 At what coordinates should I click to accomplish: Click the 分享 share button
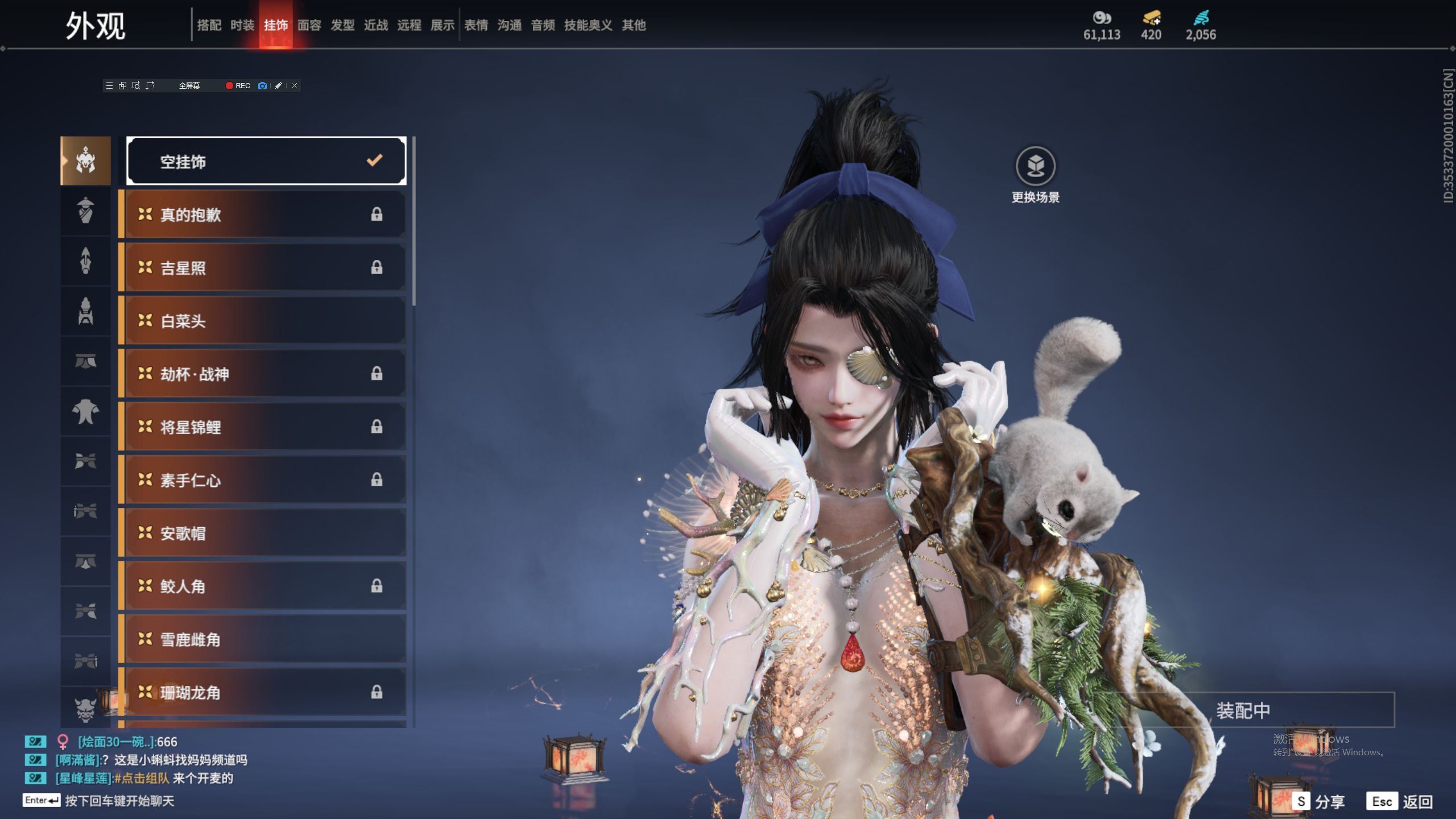[1319, 801]
